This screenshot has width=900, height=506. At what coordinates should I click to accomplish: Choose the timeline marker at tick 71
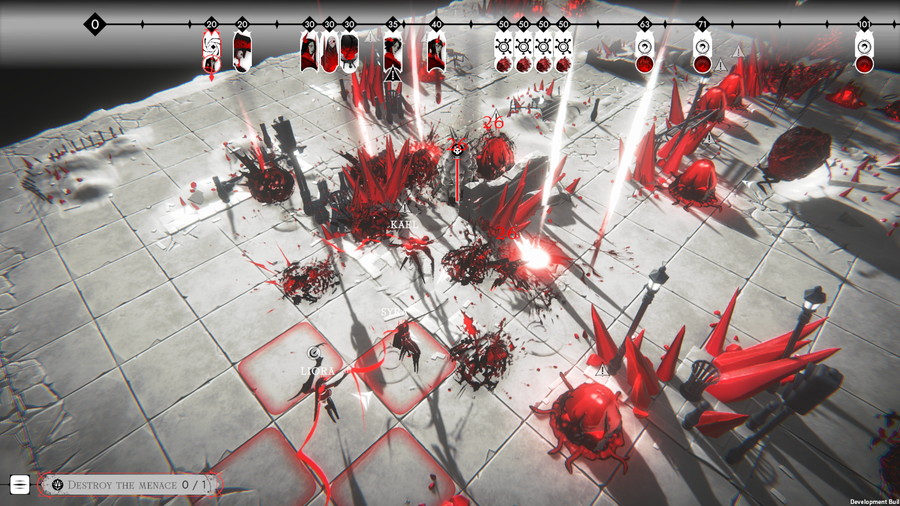coord(703,54)
